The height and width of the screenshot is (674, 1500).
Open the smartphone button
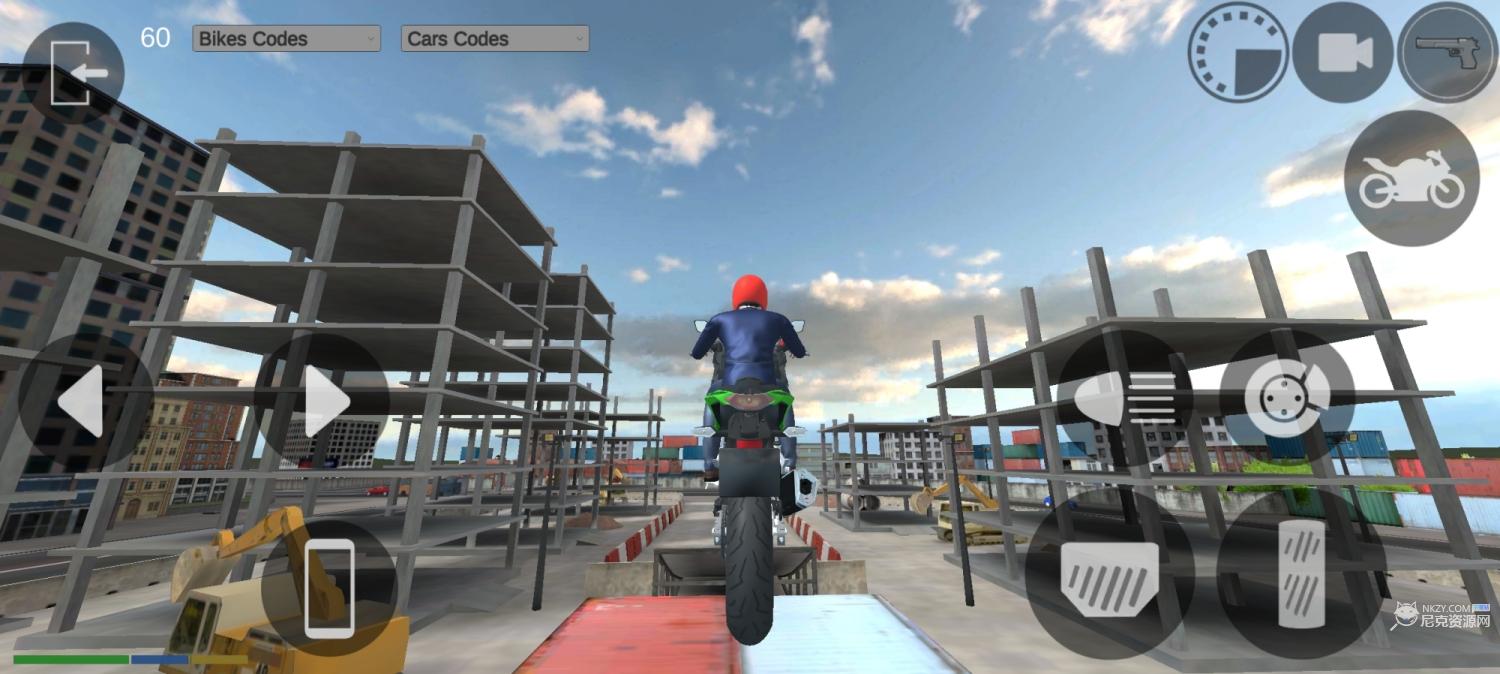(329, 588)
